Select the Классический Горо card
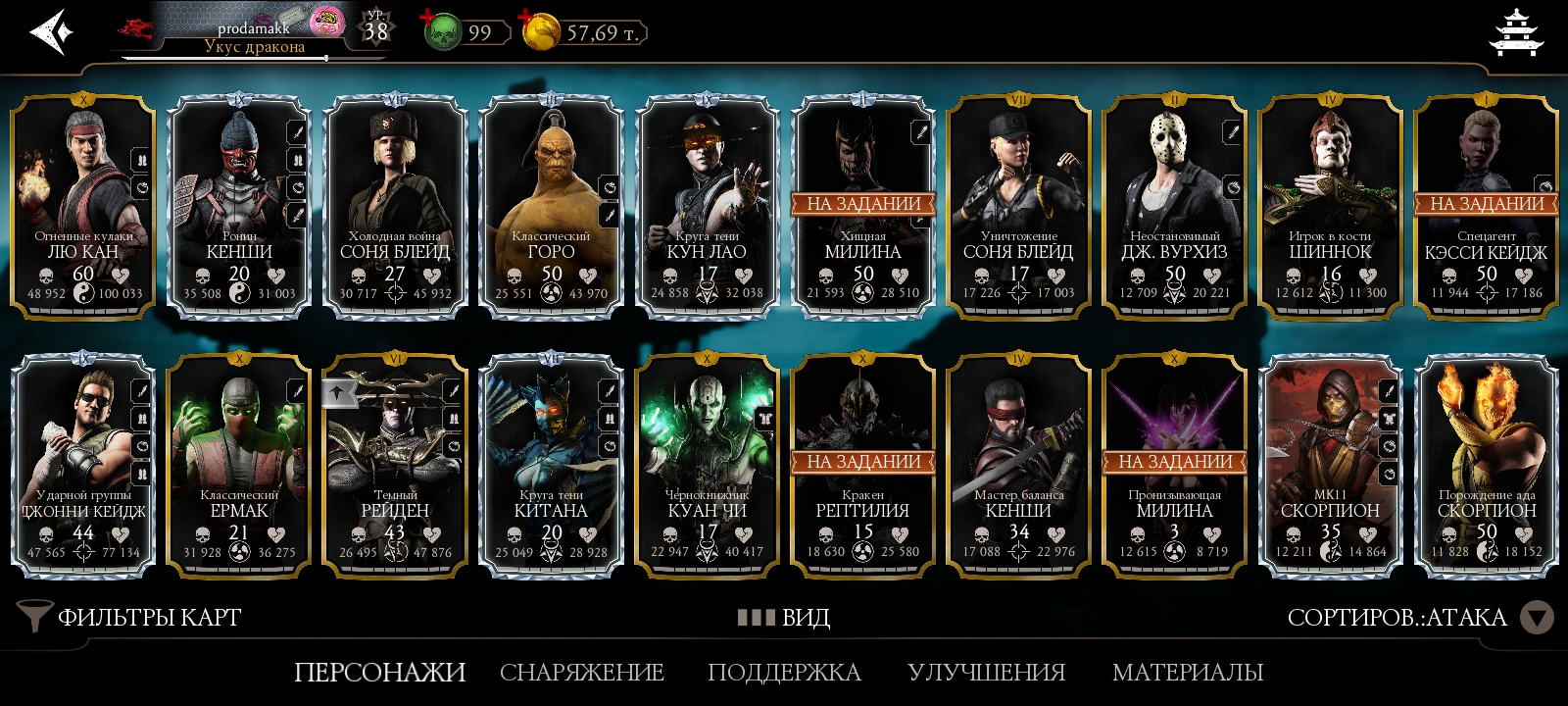The width and height of the screenshot is (1568, 706). [551, 206]
